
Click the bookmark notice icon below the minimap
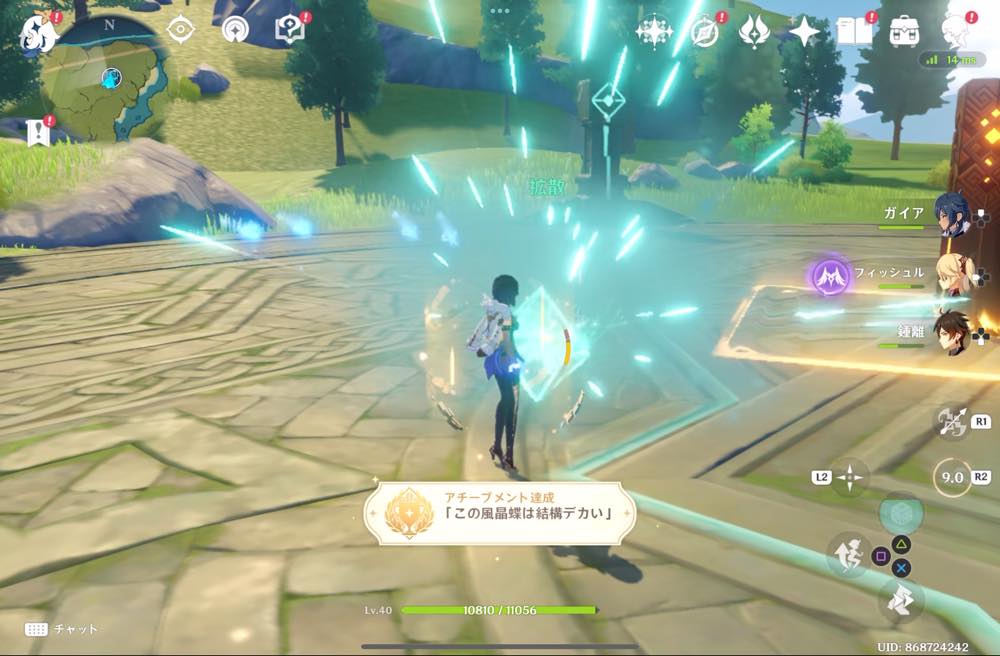coord(38,132)
